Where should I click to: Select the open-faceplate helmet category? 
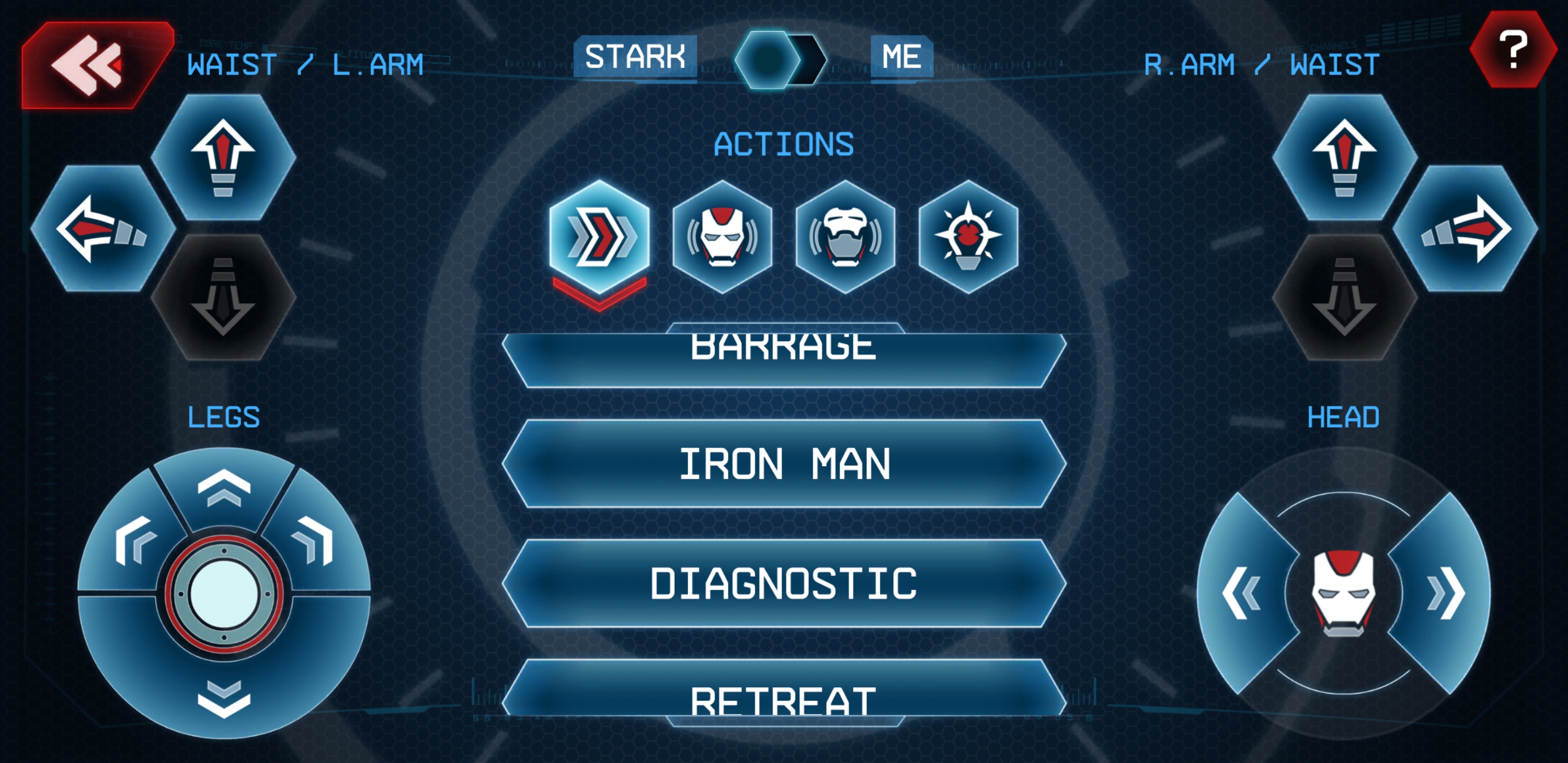(845, 236)
